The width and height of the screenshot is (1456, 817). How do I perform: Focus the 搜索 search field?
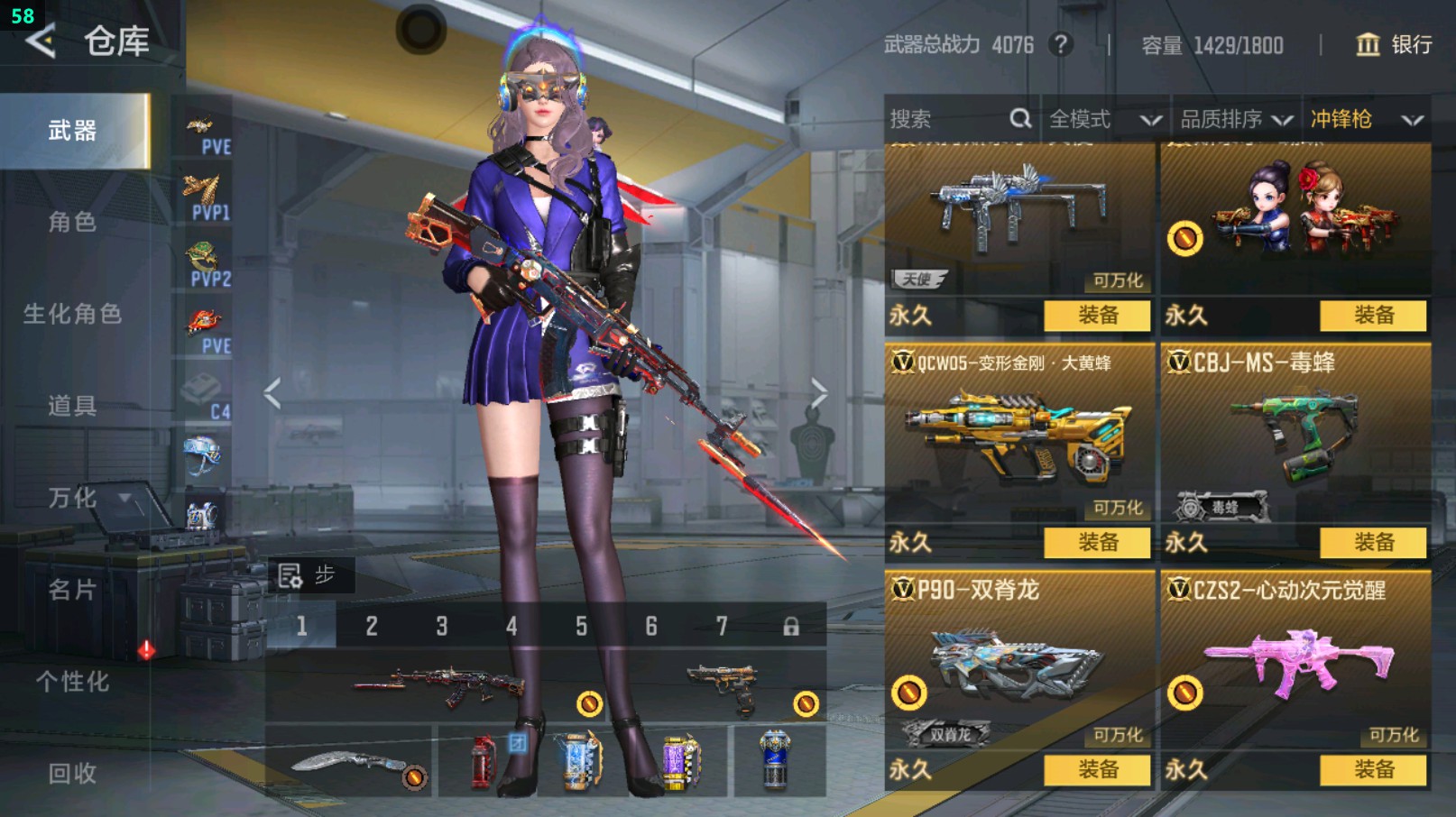tap(947, 119)
